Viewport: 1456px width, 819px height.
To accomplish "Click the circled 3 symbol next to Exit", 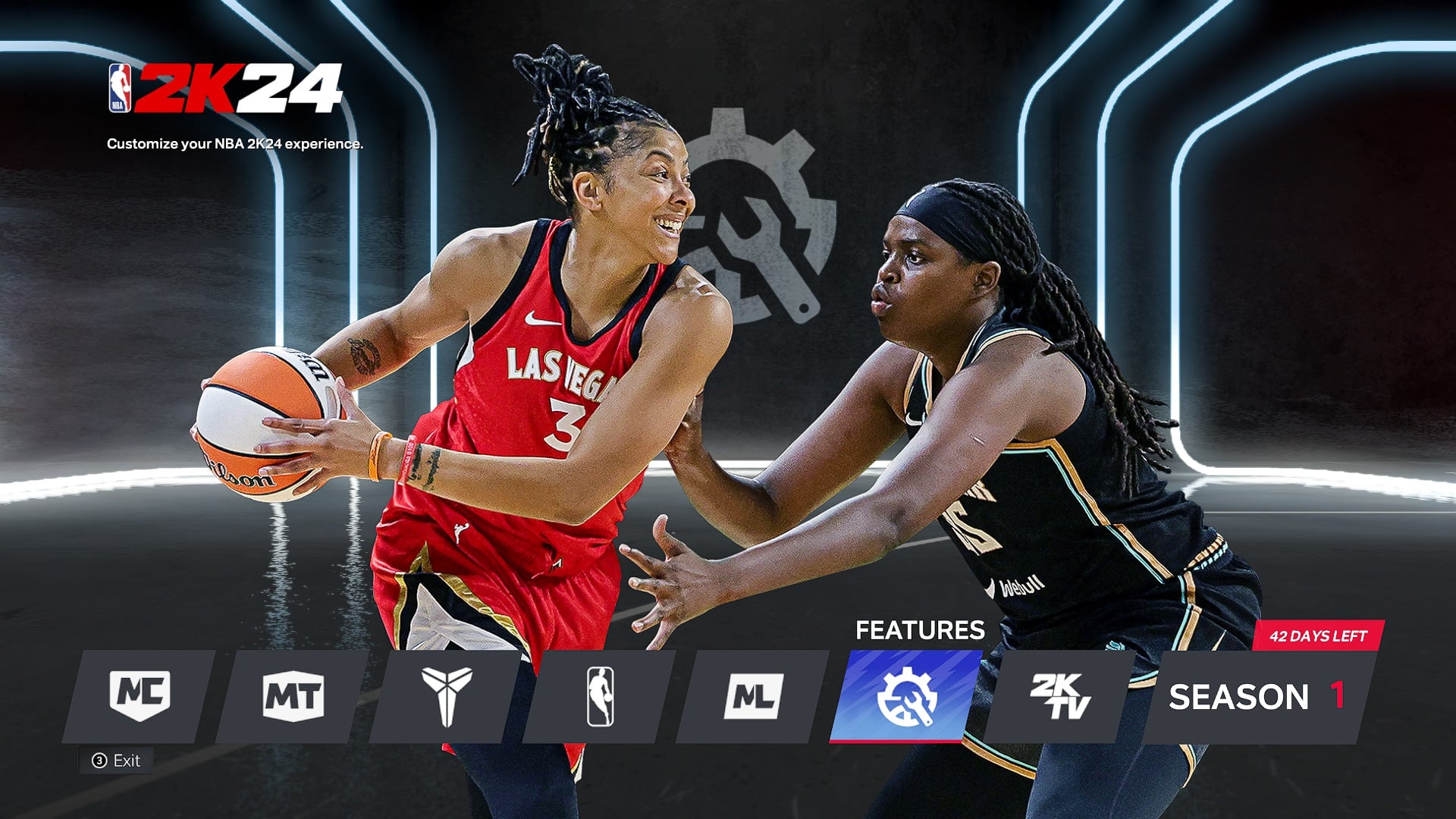I will pyautogui.click(x=99, y=760).
